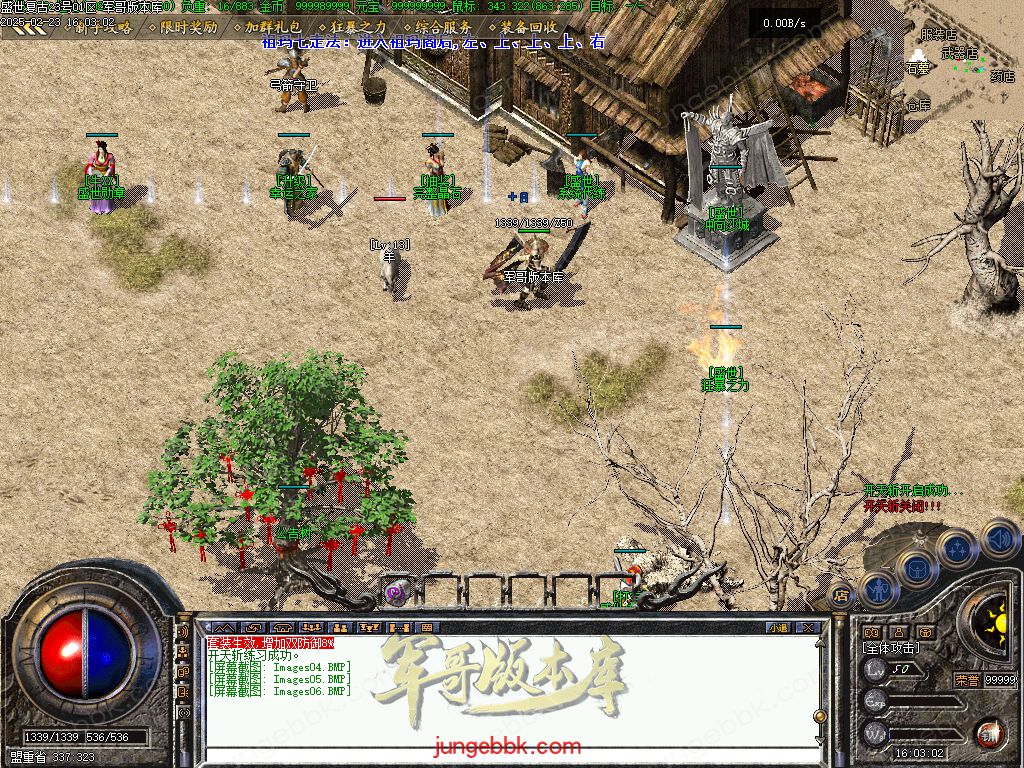Open the bag inventory round button
1024x768 pixels.
916,567
